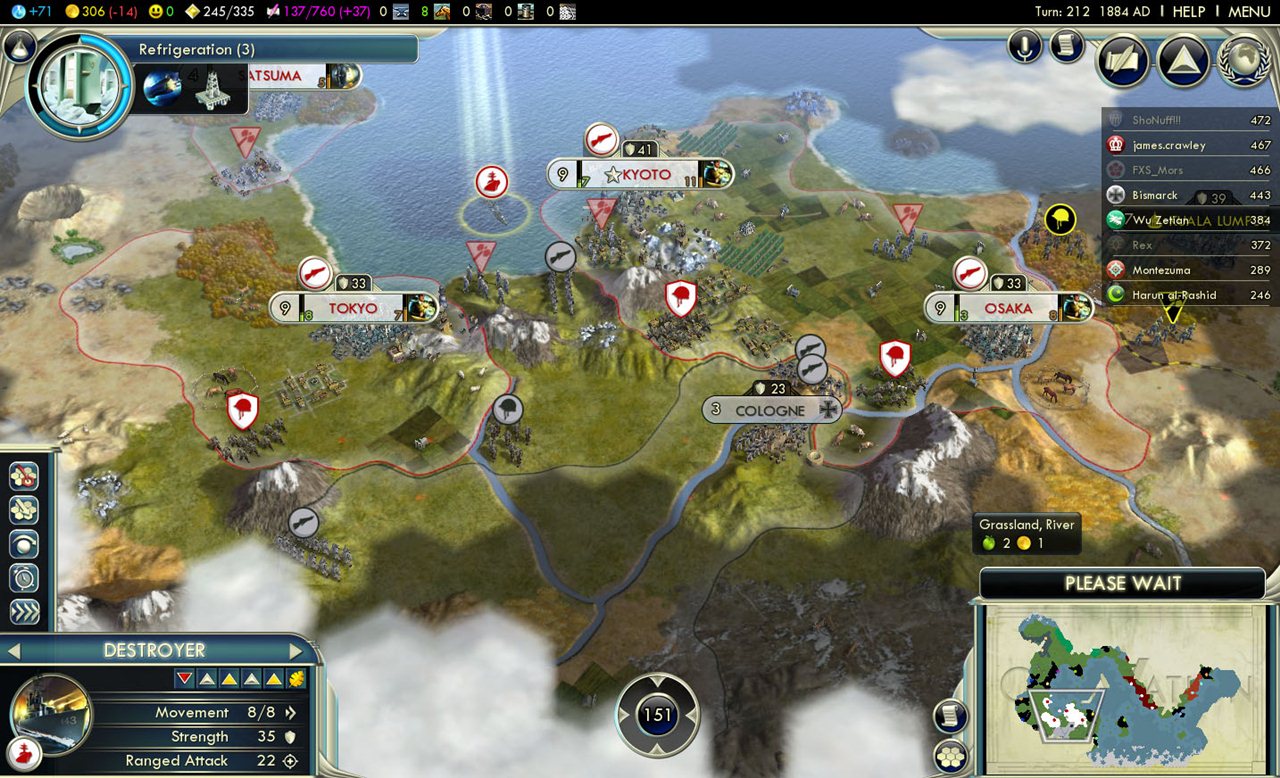
Task: Open the Osaka city banner
Action: [1007, 308]
